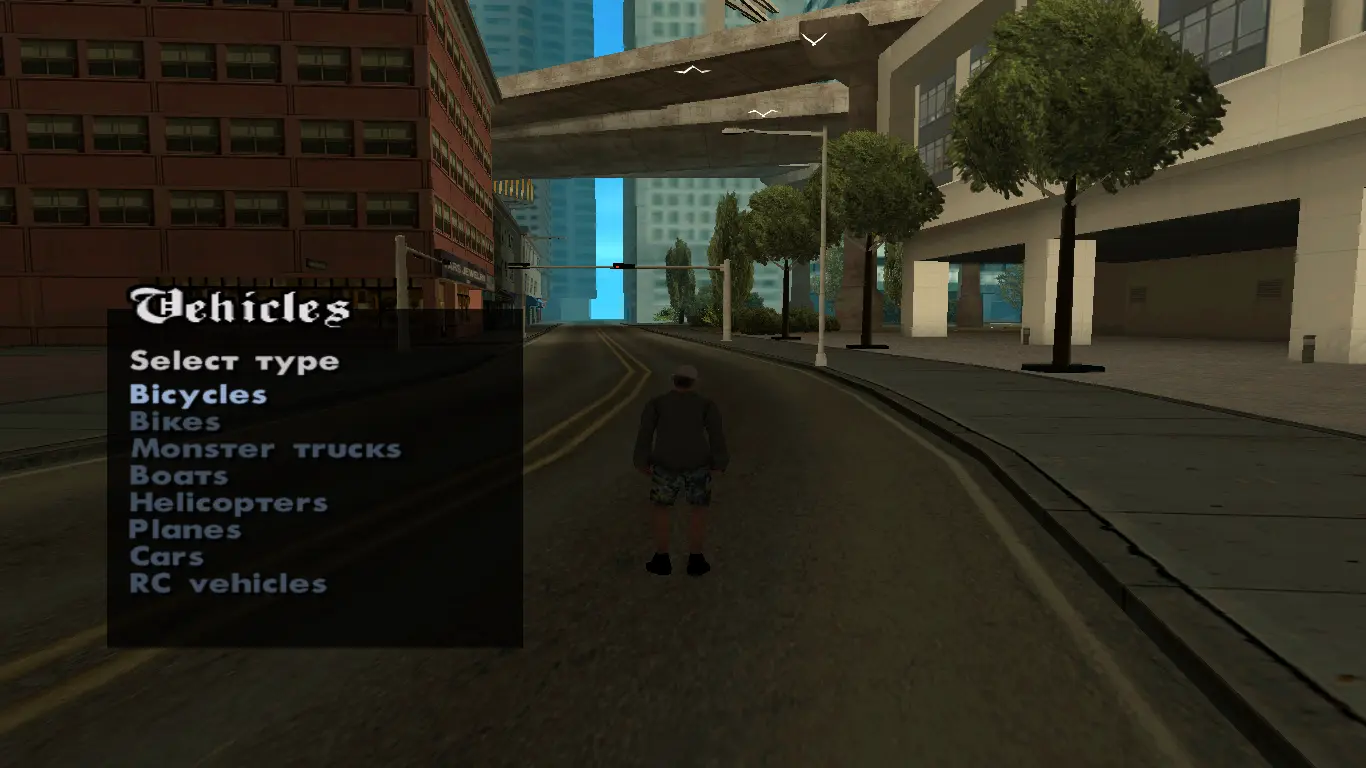Open the Cars vehicle category
This screenshot has height=768, width=1366.
[167, 557]
